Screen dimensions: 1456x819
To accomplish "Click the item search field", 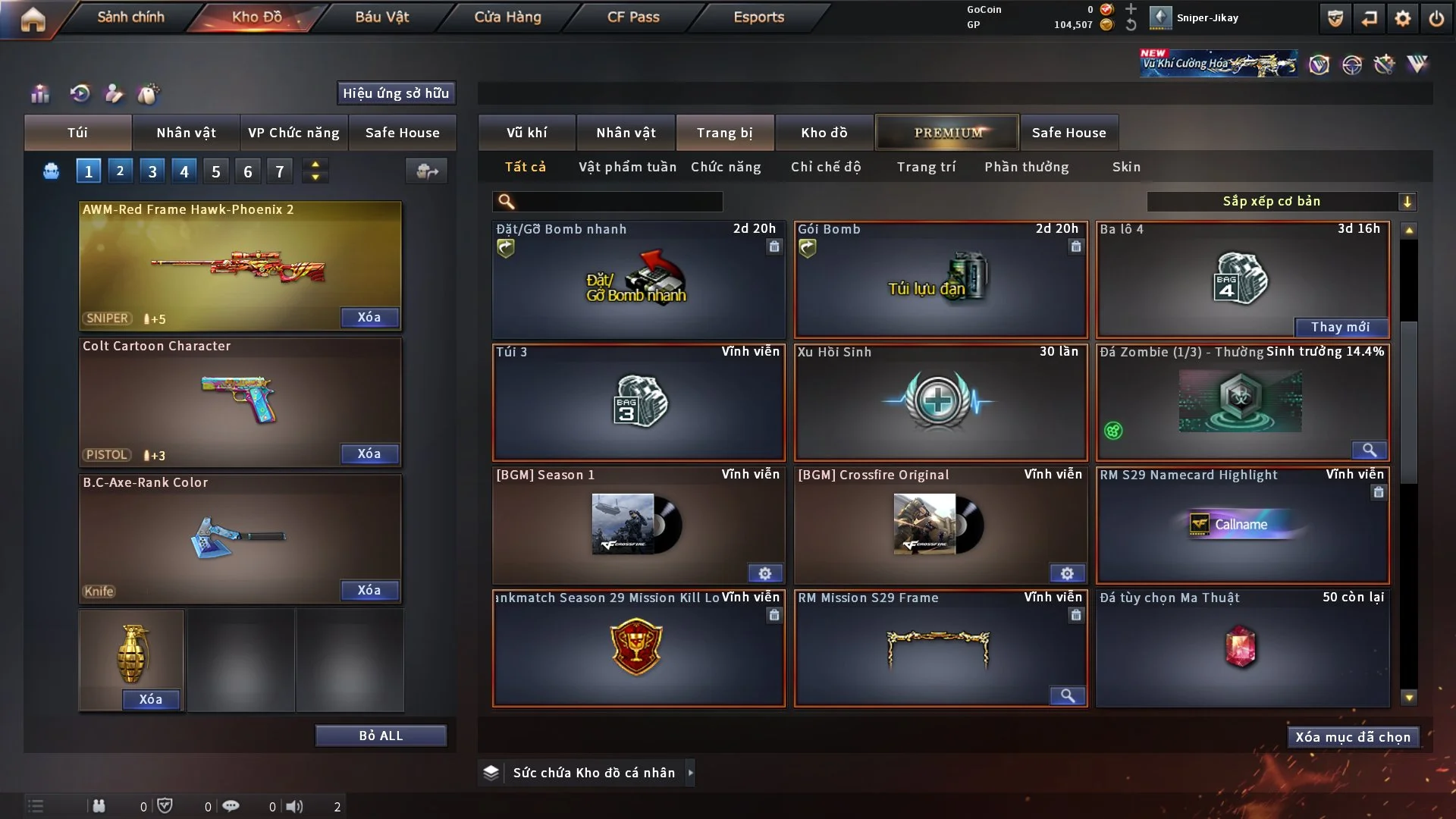I will [x=618, y=201].
